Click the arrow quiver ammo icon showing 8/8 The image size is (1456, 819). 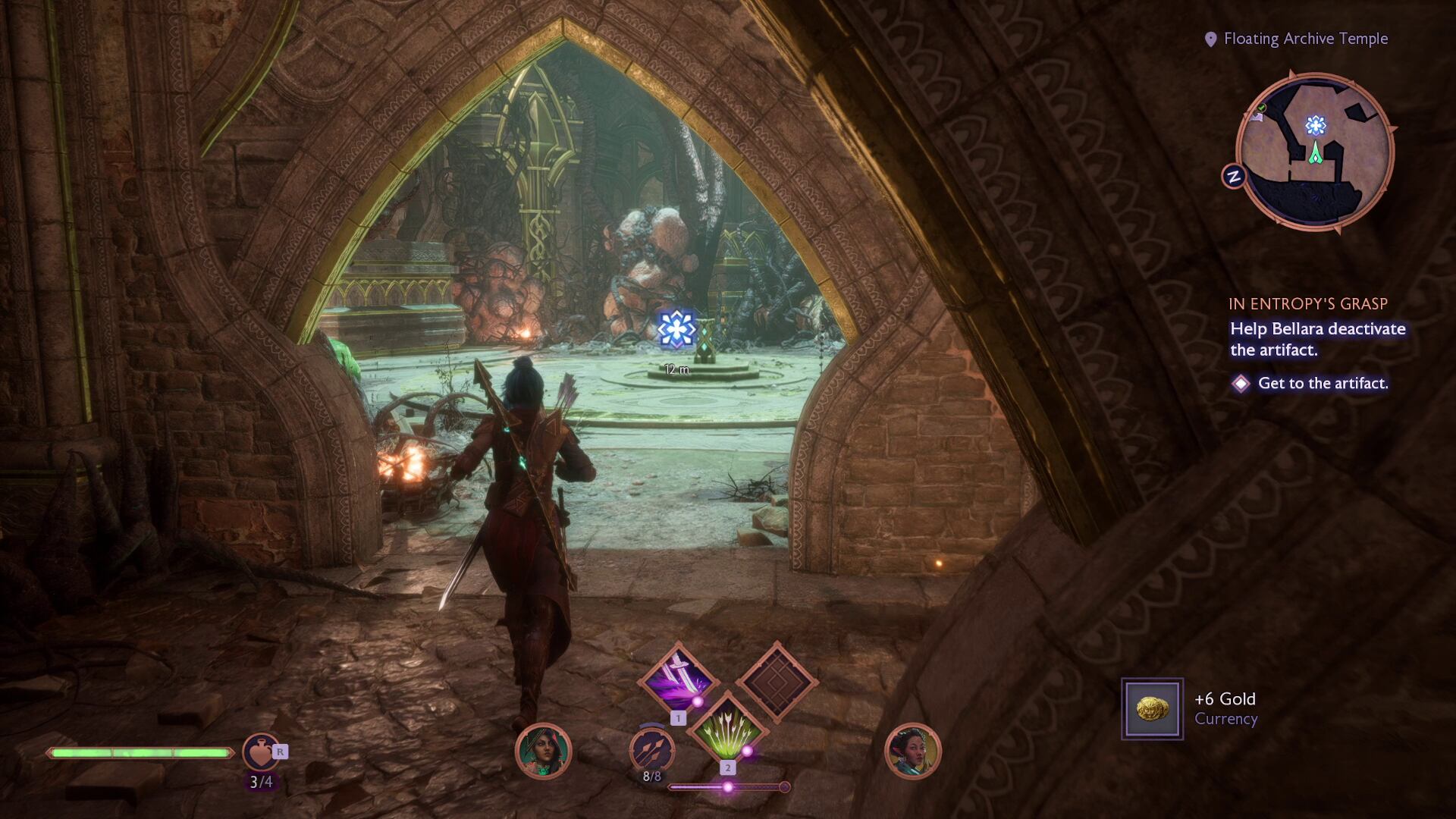tap(652, 749)
